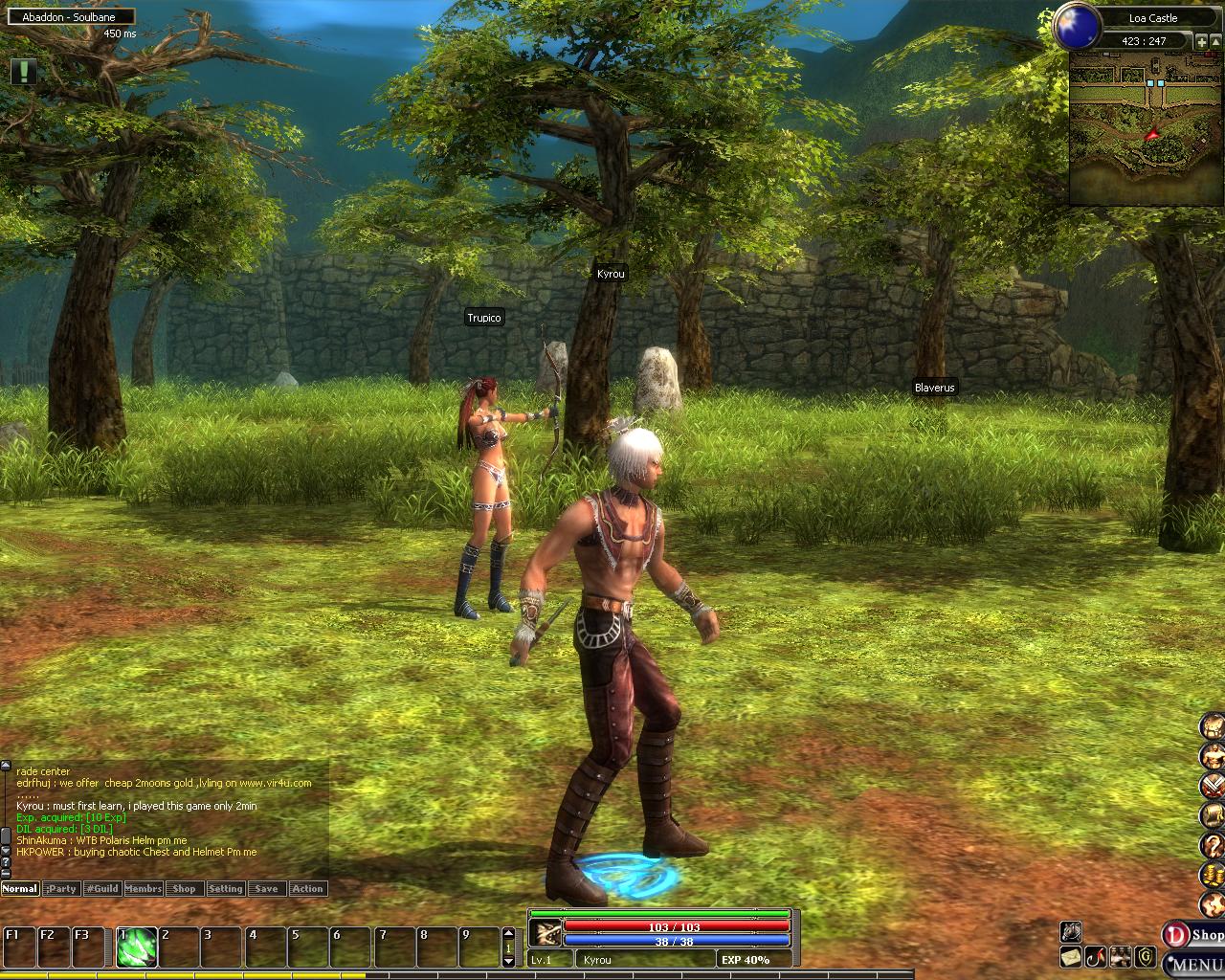Open the chat Setting button
Image resolution: width=1225 pixels, height=980 pixels.
226,888
